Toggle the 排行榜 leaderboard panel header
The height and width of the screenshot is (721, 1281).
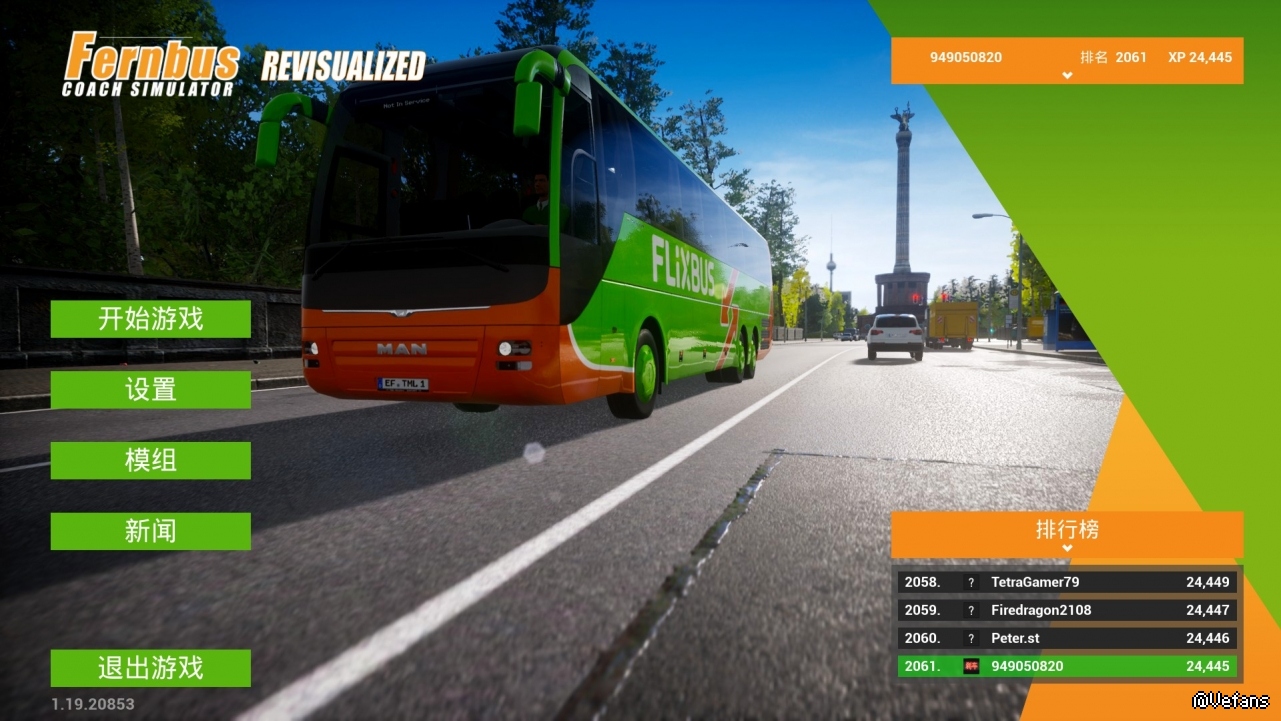[1067, 534]
